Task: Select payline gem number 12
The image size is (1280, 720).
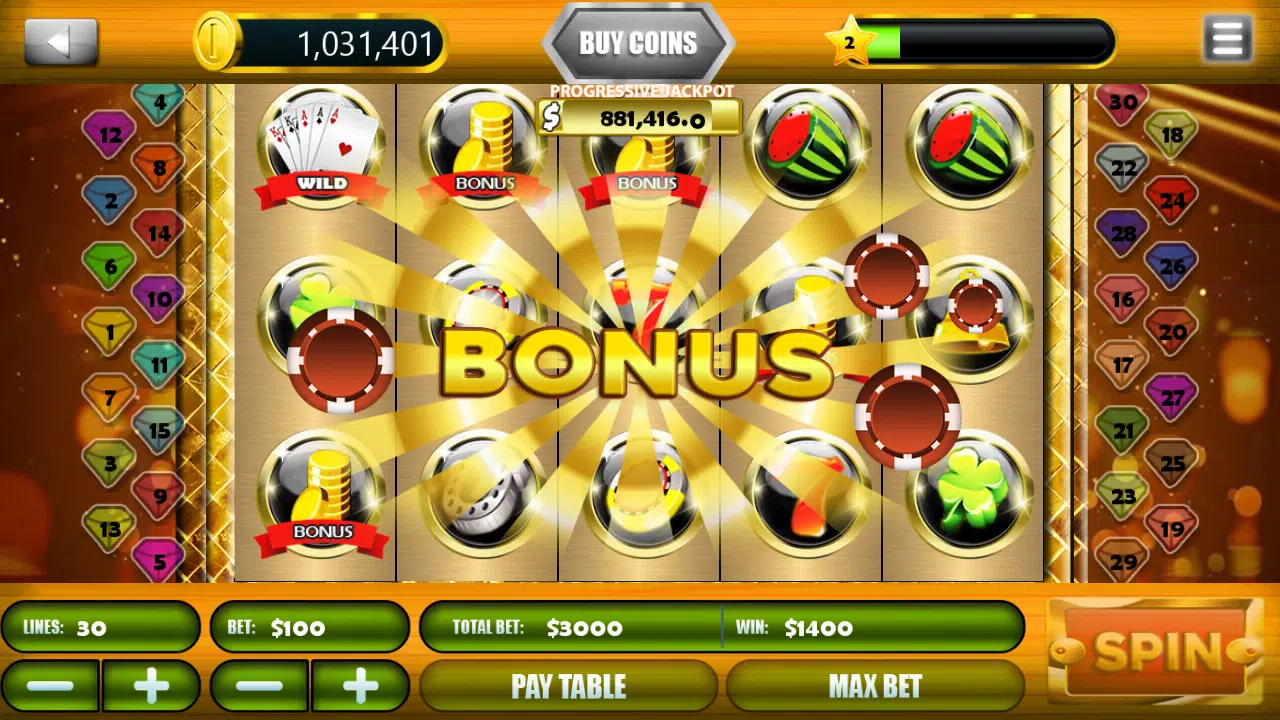Action: click(x=109, y=134)
